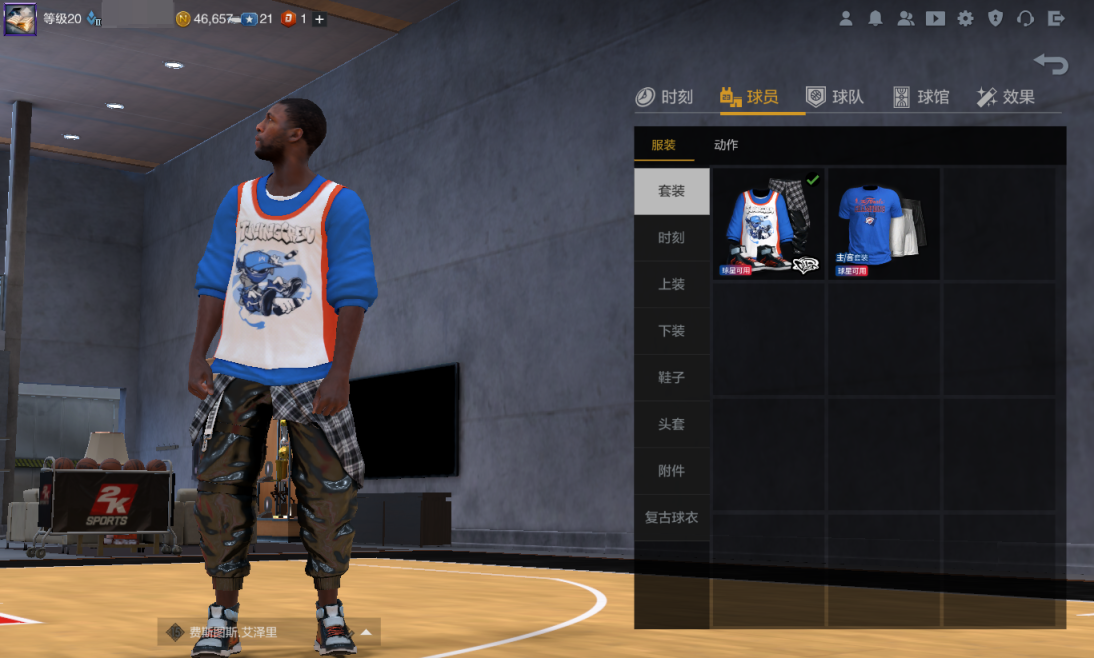1094x658 pixels.
Task: Select the 上装 clothing category
Action: coord(671,284)
